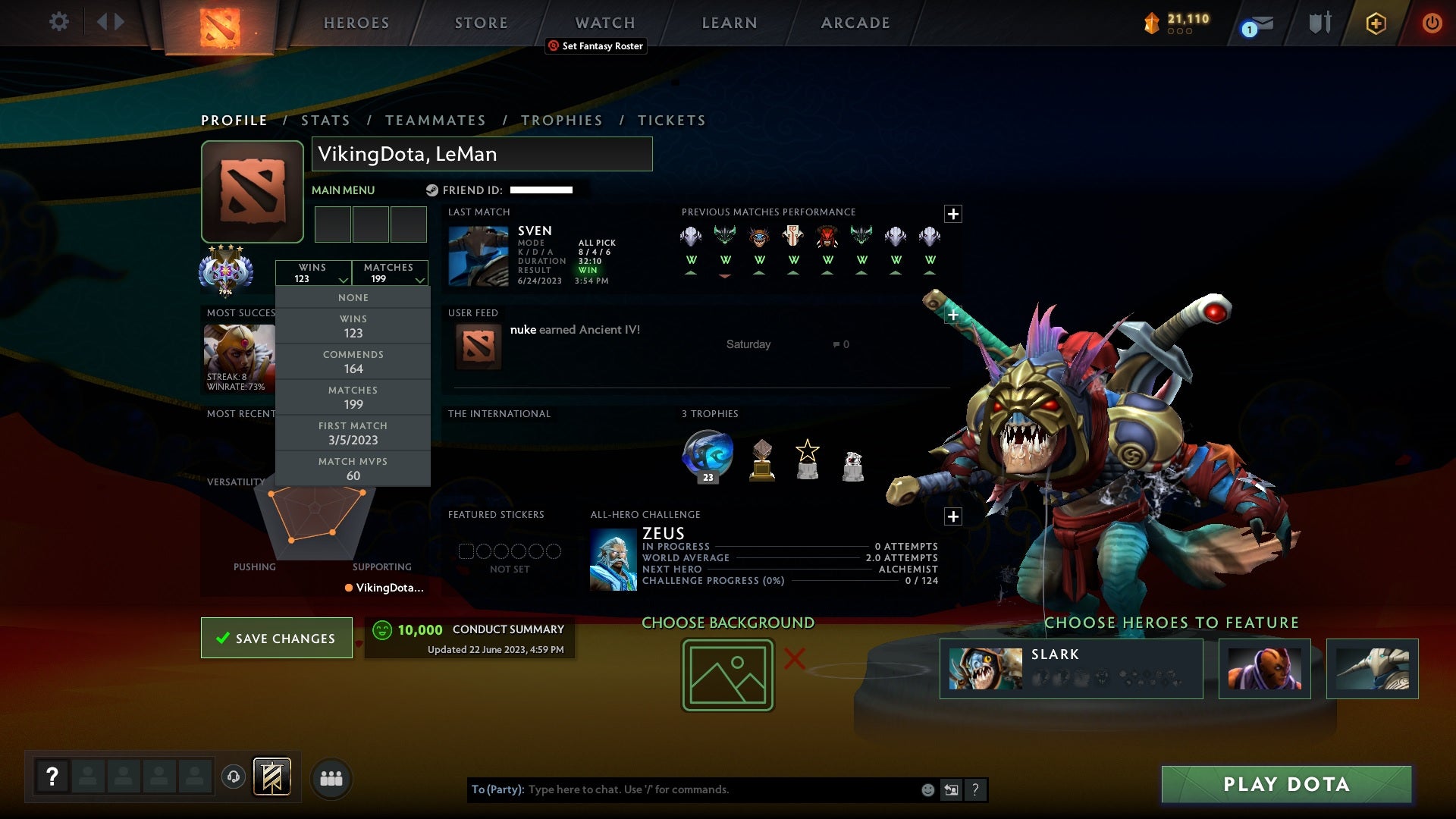This screenshot has height=819, width=1456.
Task: Open the Armory shield-and-sword icon
Action: 1318,22
